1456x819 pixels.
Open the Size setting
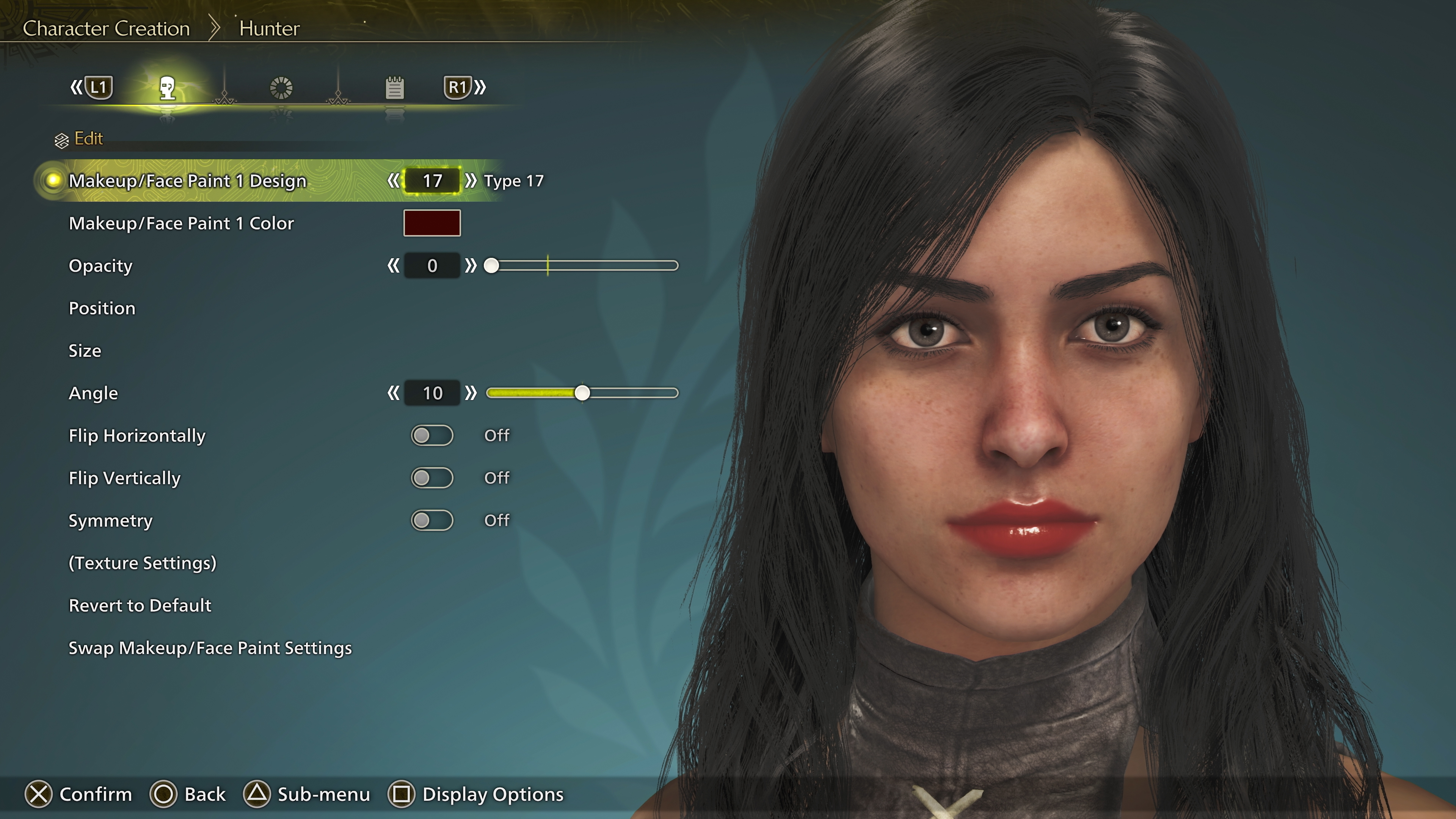[x=85, y=350]
